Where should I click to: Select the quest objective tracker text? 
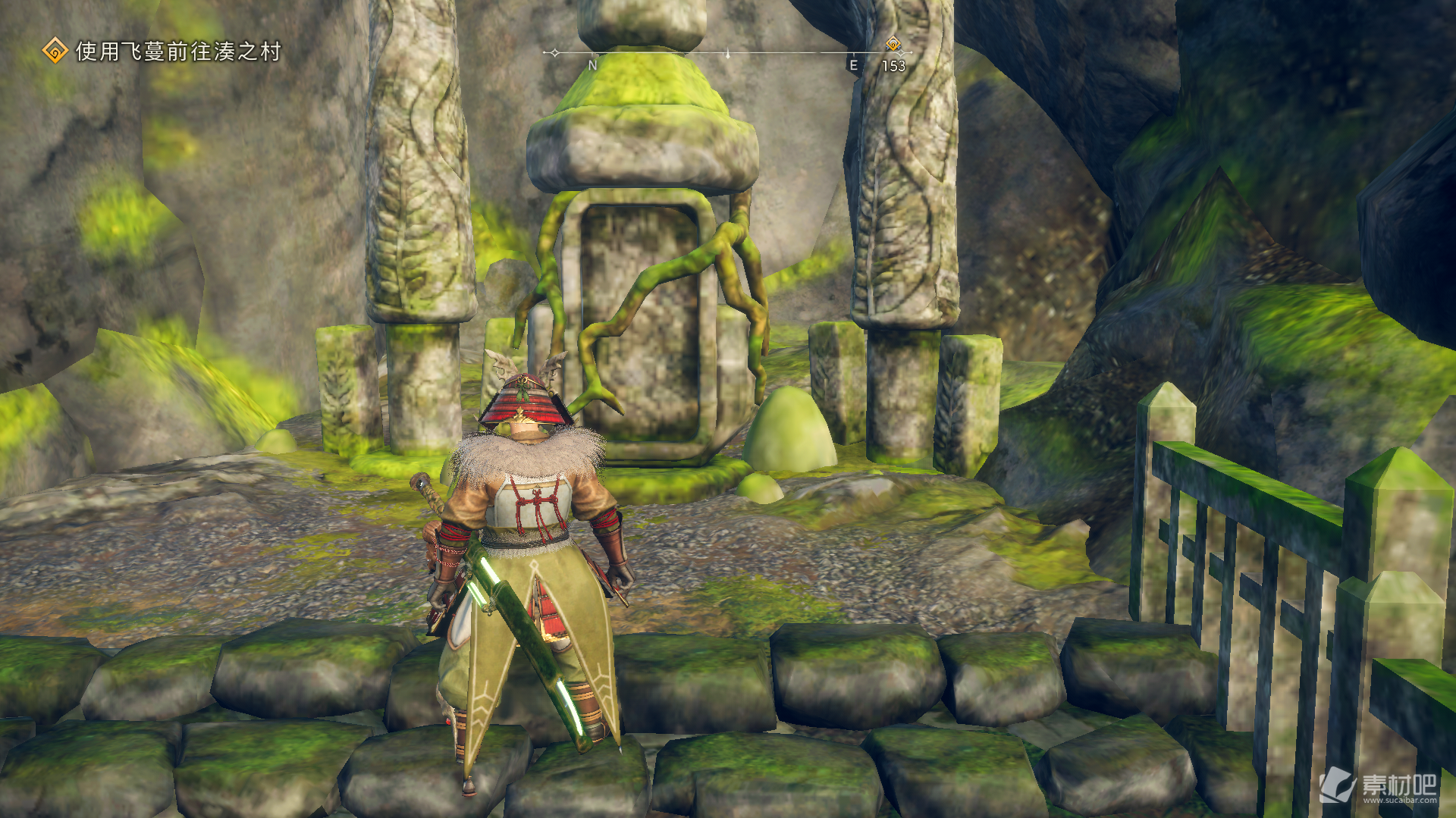[x=178, y=52]
